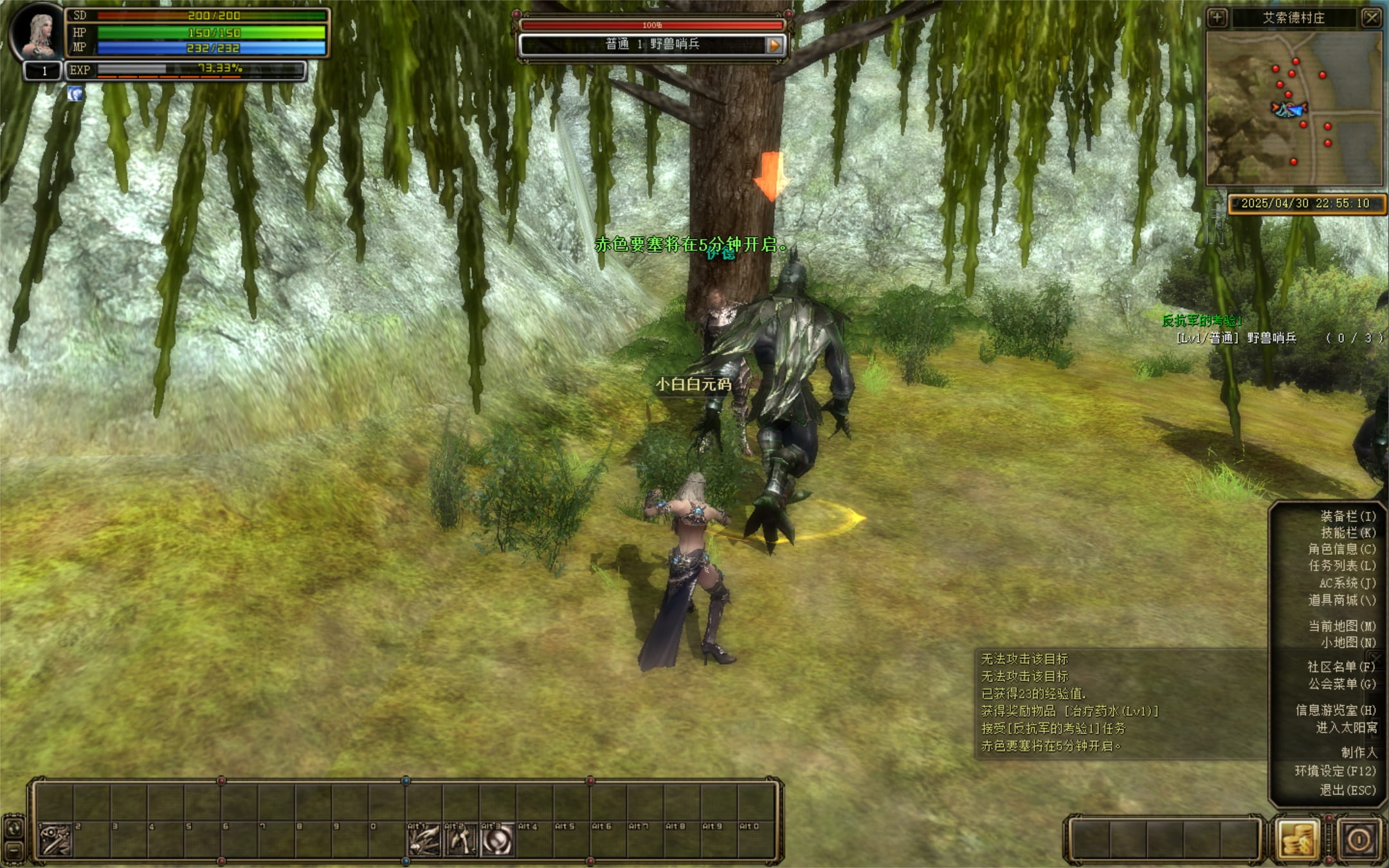Screen dimensions: 1389x868
Task: Open the 任务列表(L) quest list
Action: 1341,566
